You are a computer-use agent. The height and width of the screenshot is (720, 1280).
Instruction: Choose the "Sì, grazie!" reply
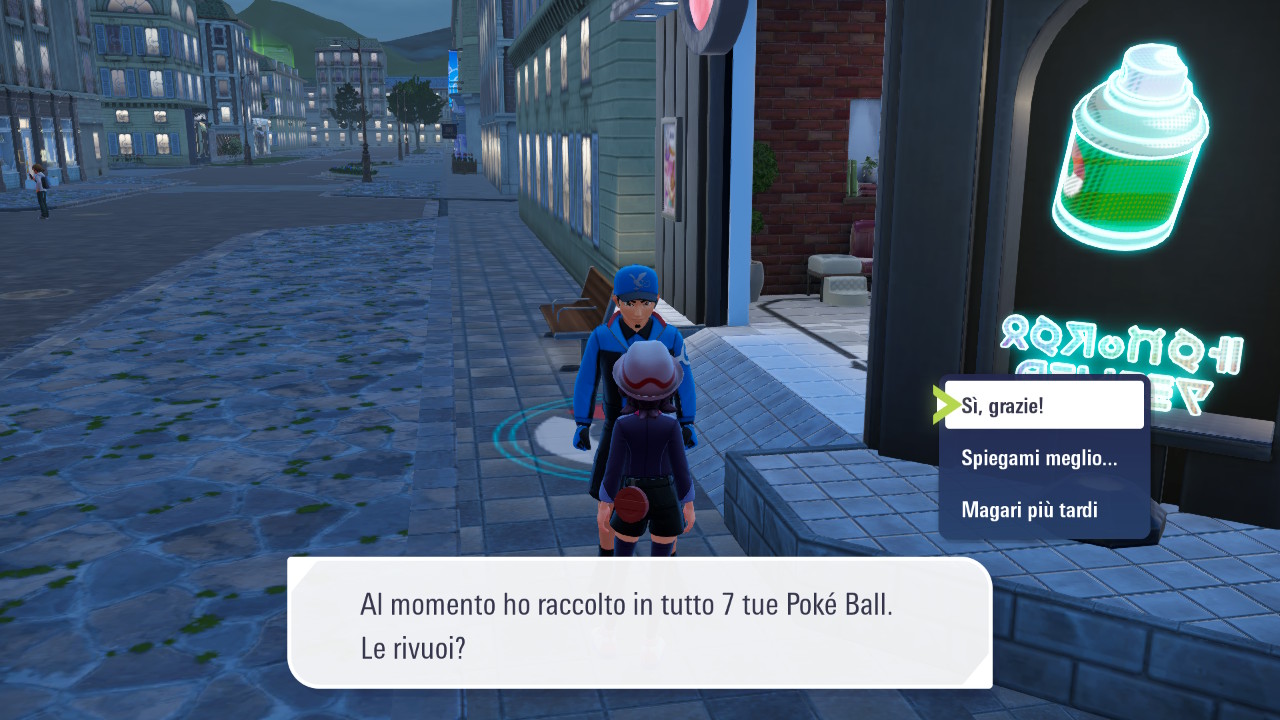tap(1043, 405)
